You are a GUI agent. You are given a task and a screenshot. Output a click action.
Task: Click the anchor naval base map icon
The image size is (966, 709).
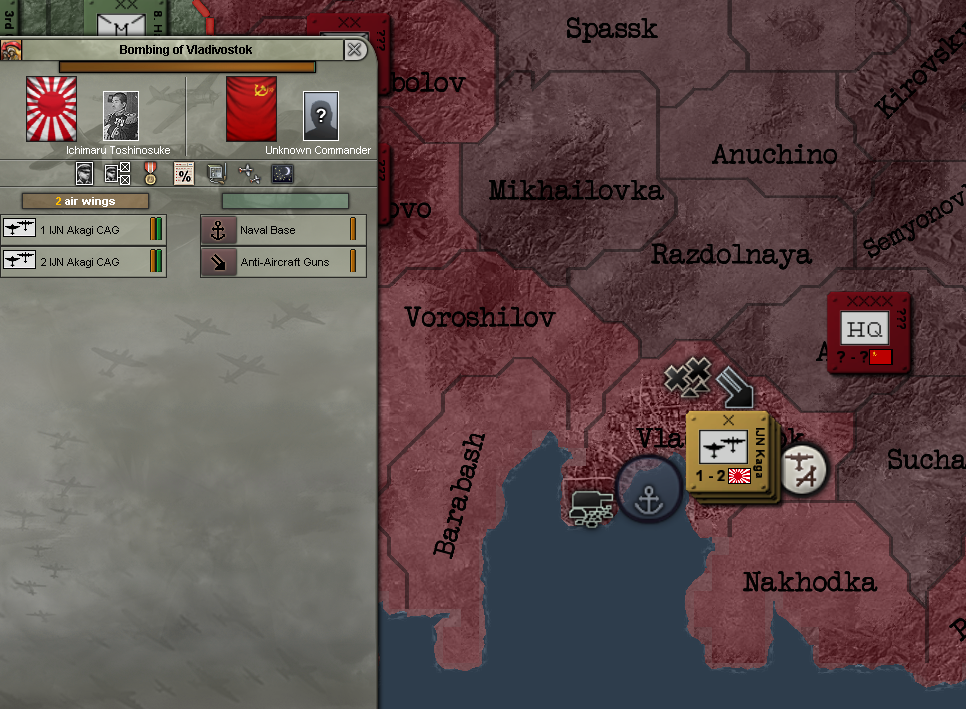(x=650, y=490)
